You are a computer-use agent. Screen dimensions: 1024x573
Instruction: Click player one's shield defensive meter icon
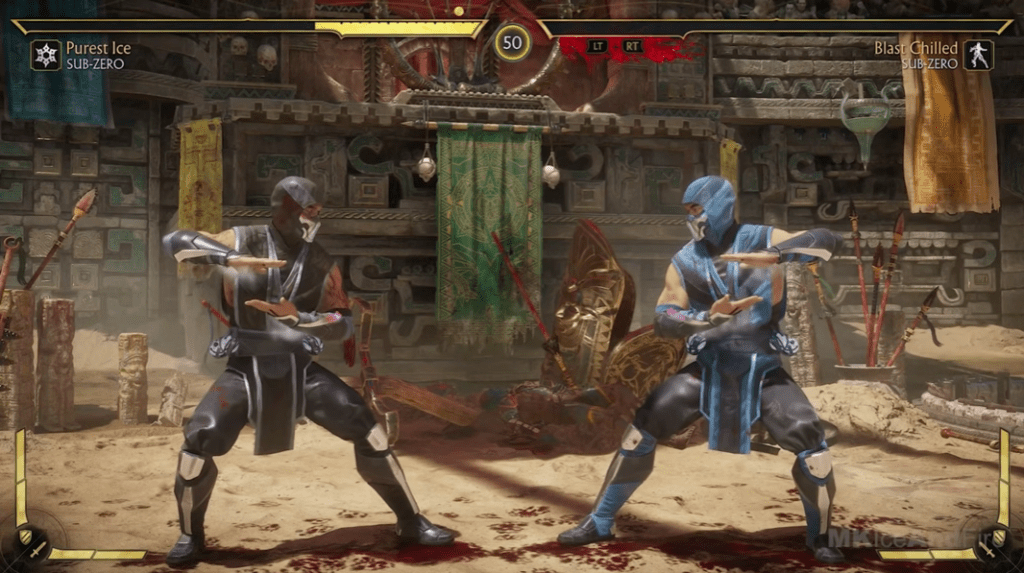pos(24,535)
